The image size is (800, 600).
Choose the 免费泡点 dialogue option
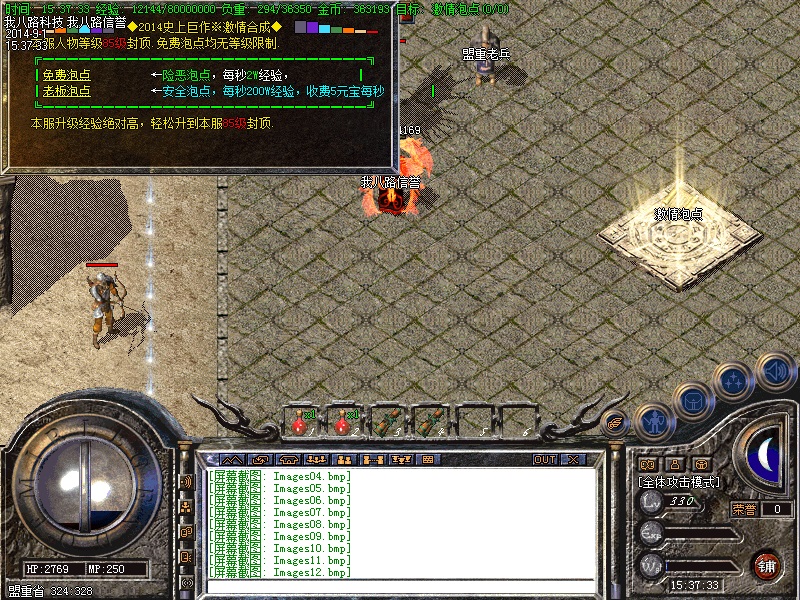coord(66,75)
